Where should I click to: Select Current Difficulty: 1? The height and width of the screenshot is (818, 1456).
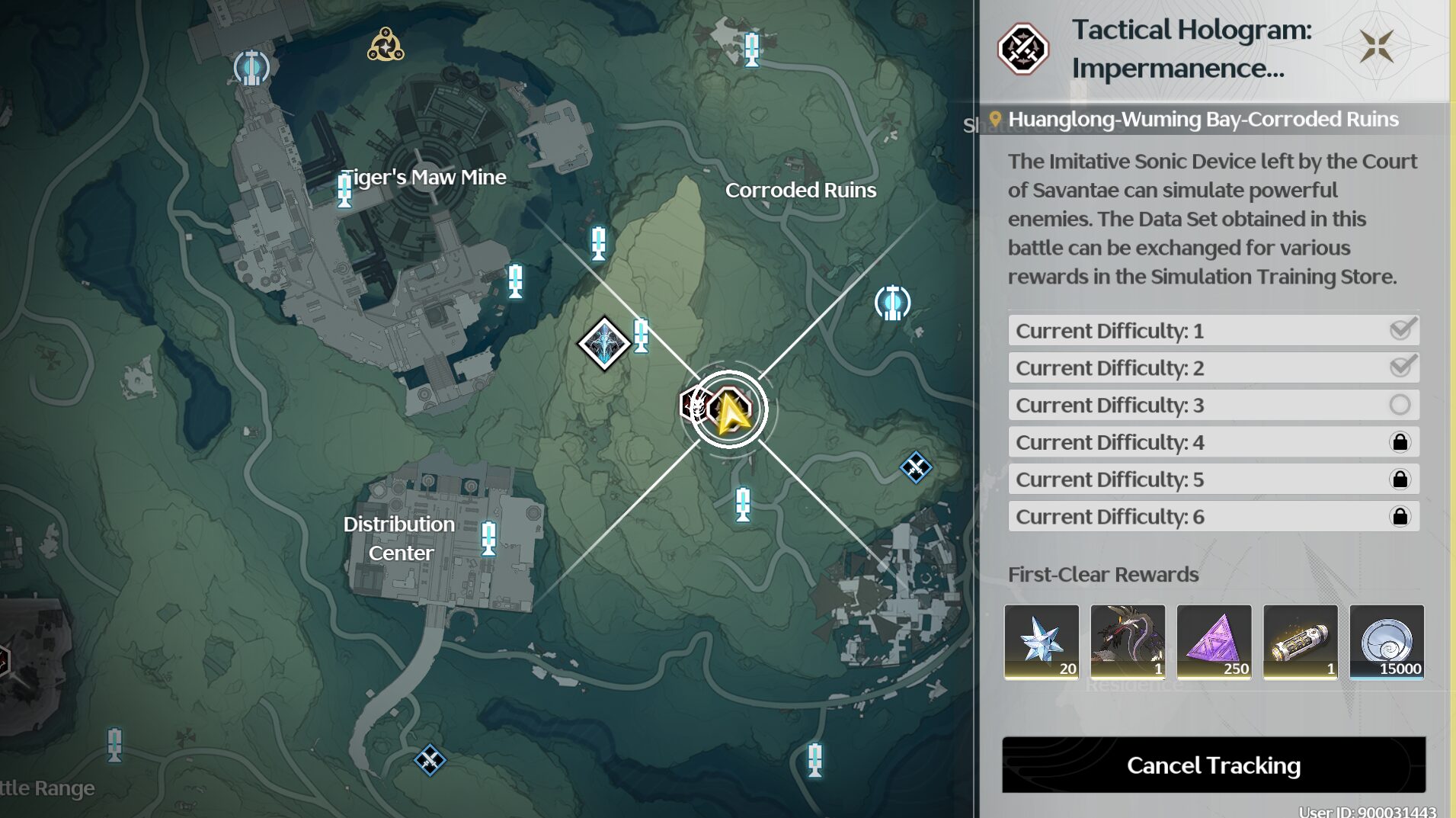(1213, 331)
